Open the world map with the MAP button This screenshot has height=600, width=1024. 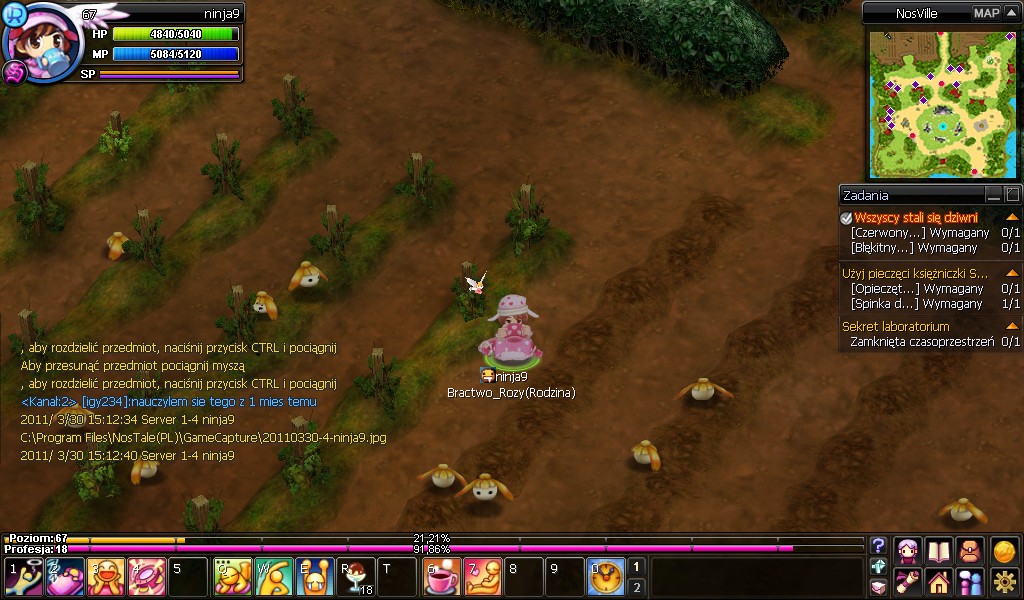[986, 13]
